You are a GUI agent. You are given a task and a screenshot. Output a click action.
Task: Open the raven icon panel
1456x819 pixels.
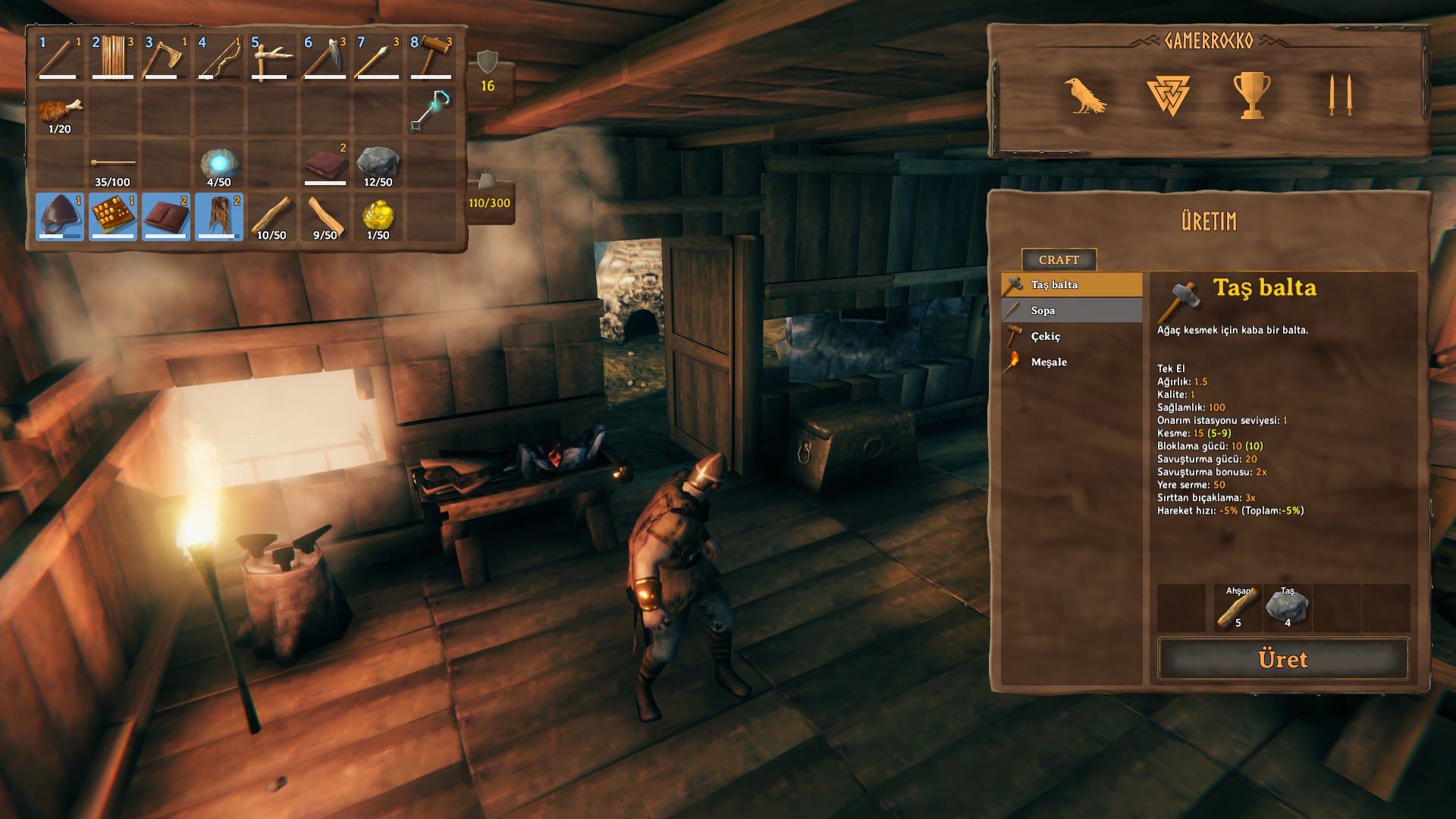pyautogui.click(x=1084, y=96)
